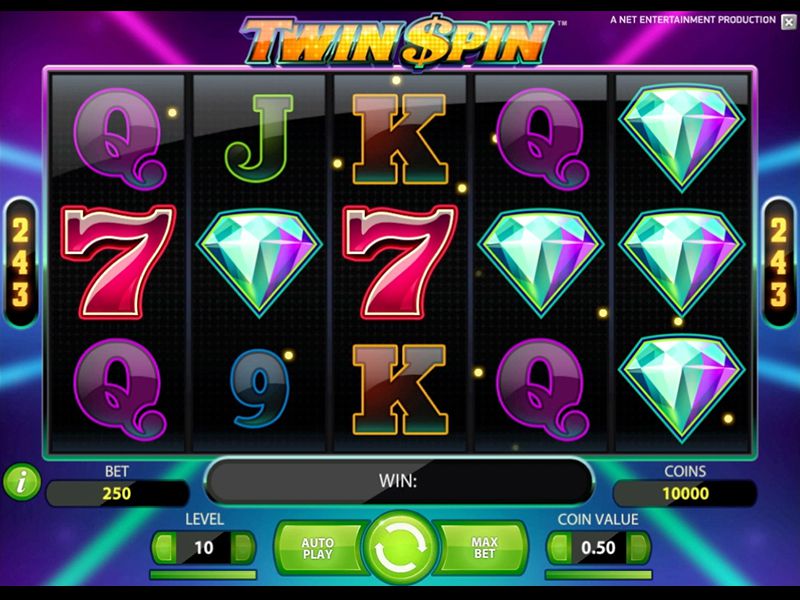
Task: Decrease the bet level
Action: (x=164, y=547)
